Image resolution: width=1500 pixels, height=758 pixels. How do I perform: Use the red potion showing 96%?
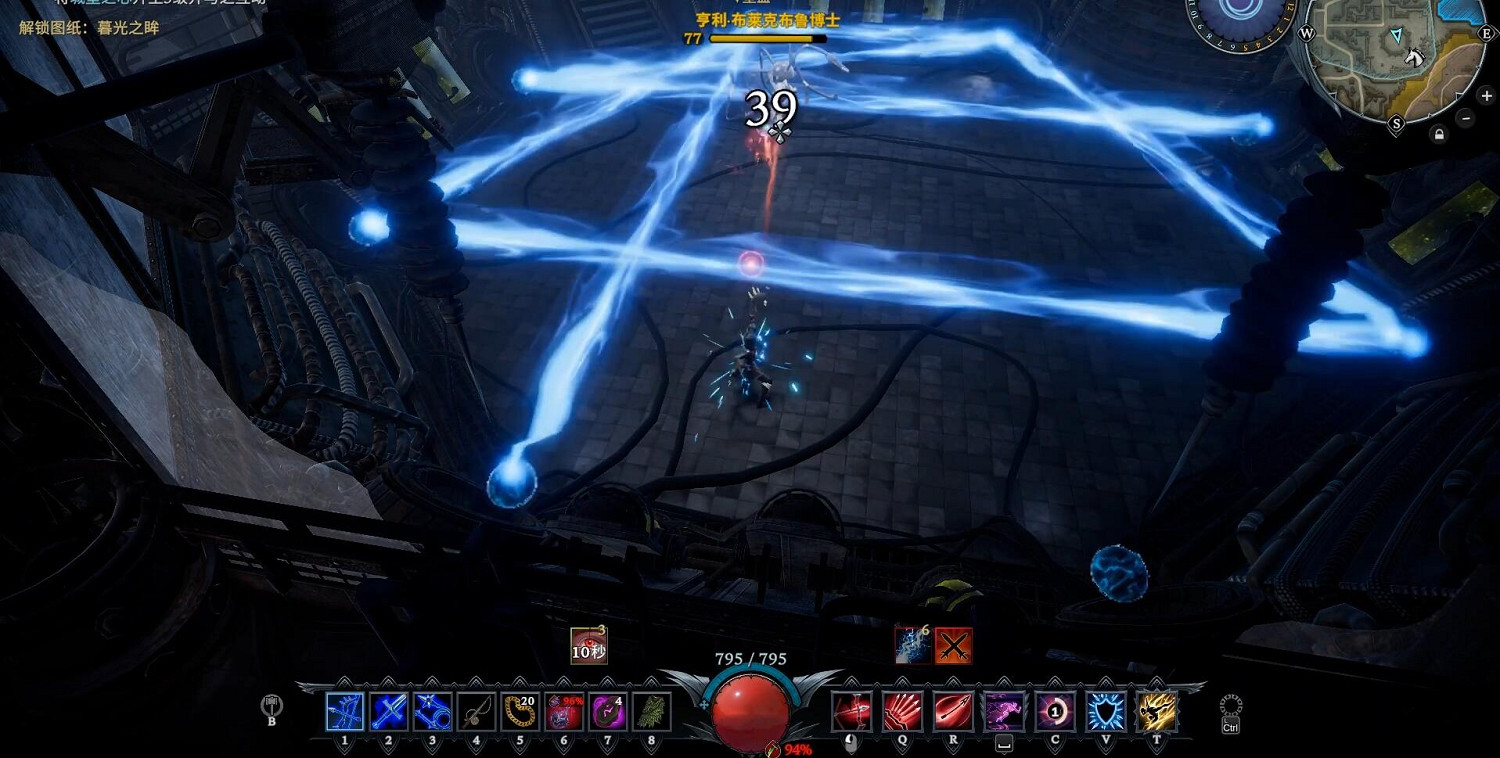coord(564,712)
